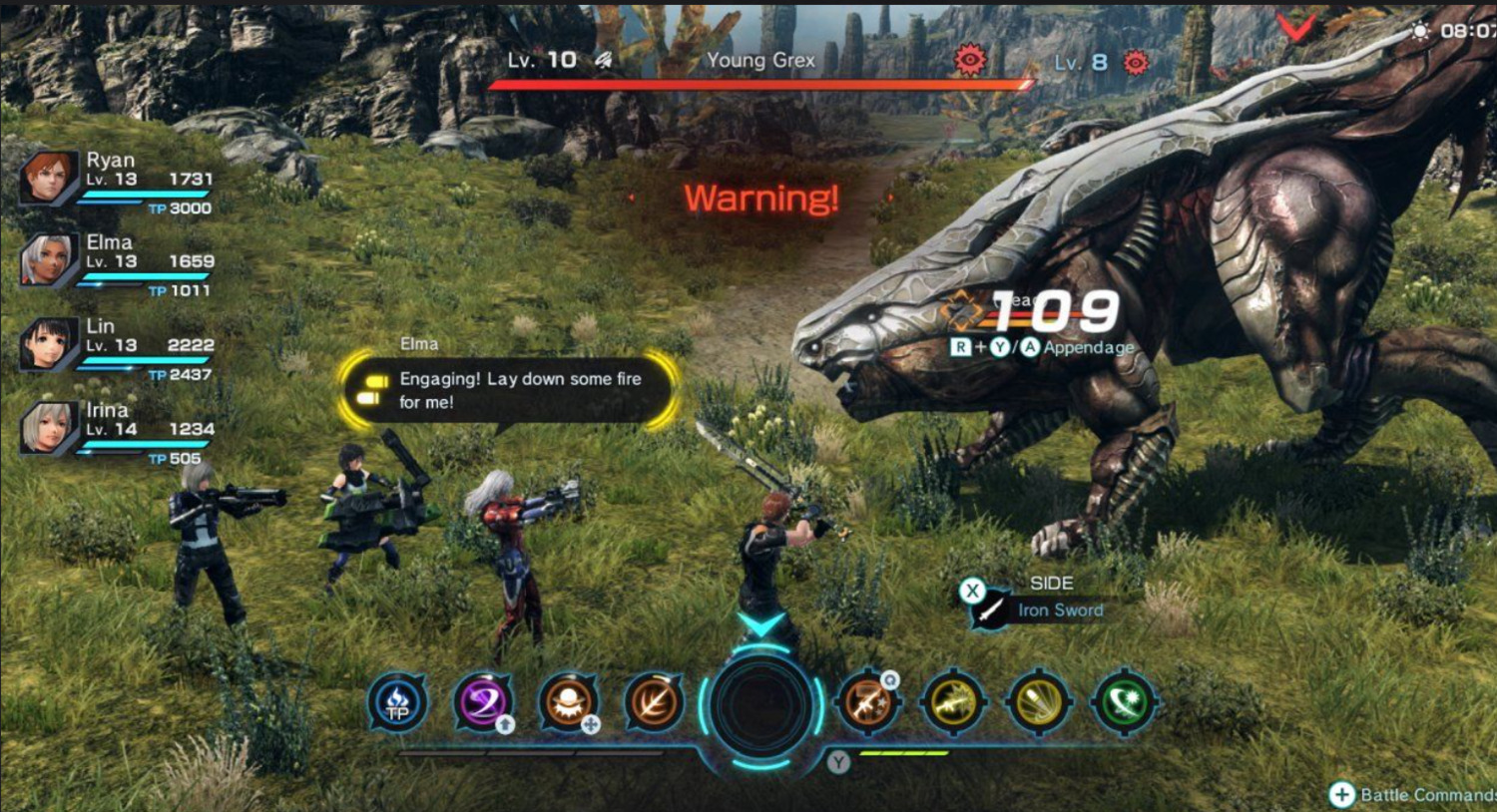This screenshot has height=812, width=1497.
Task: Choose Lin's party portrait
Action: coord(48,345)
